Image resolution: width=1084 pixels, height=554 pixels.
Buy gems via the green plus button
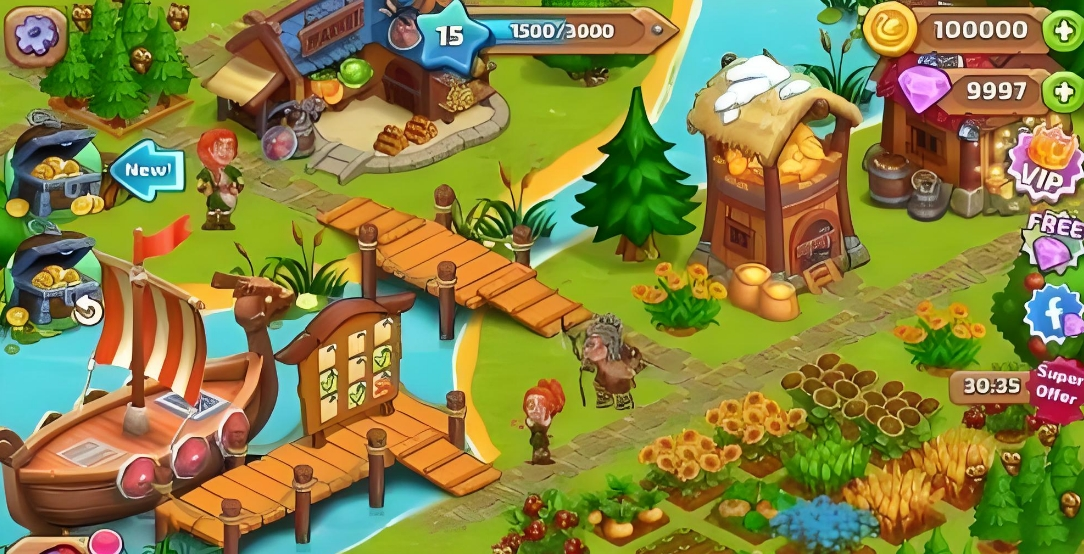1061,93
